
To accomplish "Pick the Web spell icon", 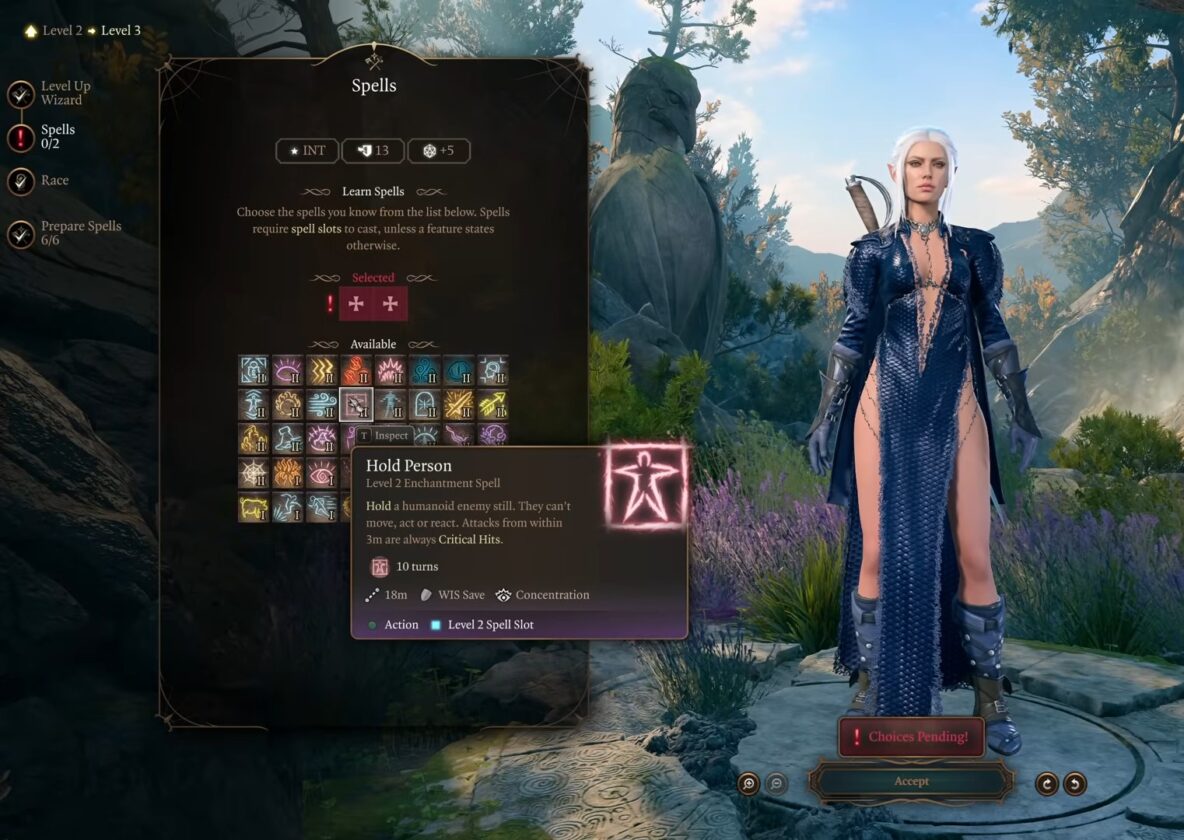I will click(x=254, y=473).
